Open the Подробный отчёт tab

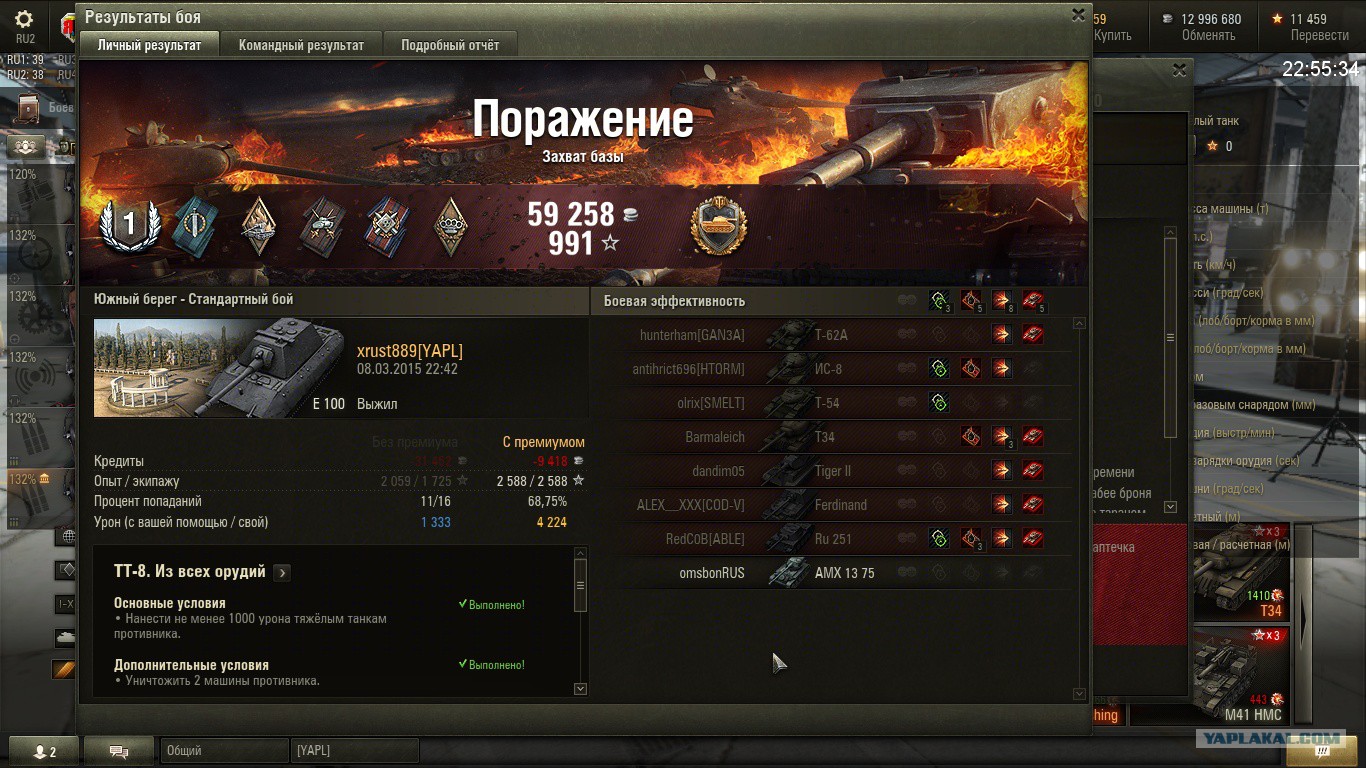[450, 45]
